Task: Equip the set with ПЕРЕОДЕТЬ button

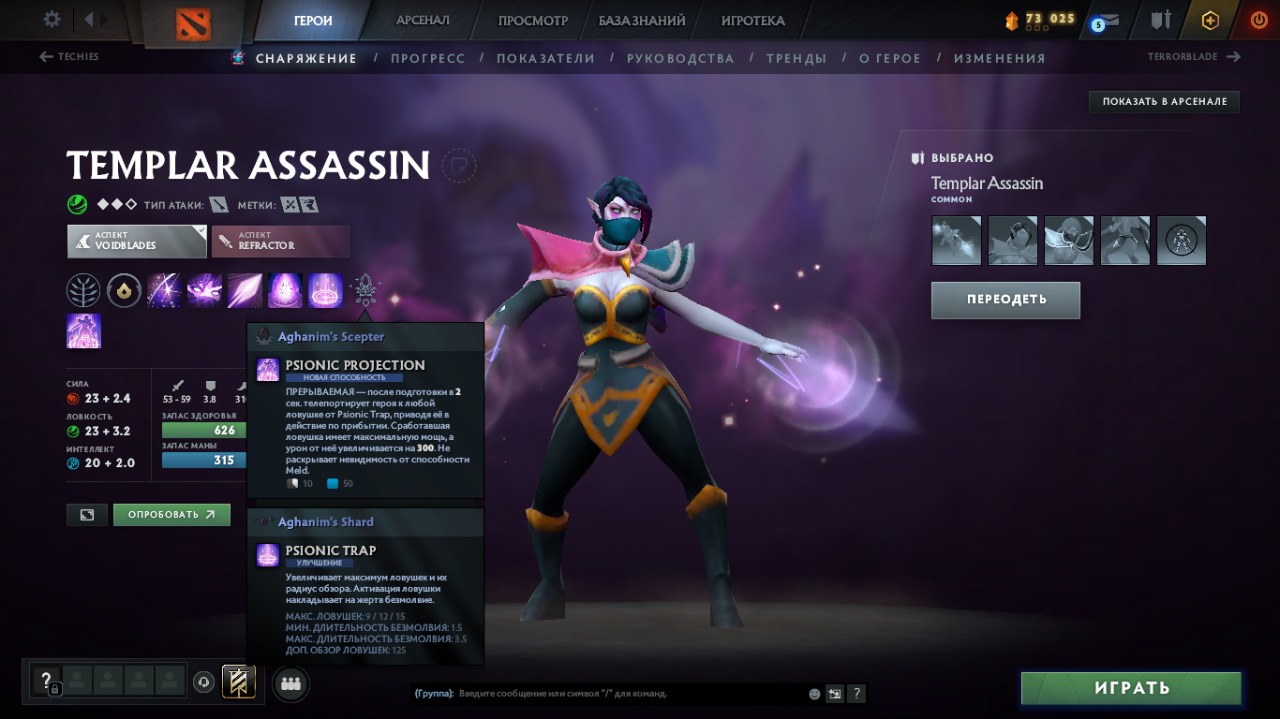Action: pyautogui.click(x=1005, y=299)
